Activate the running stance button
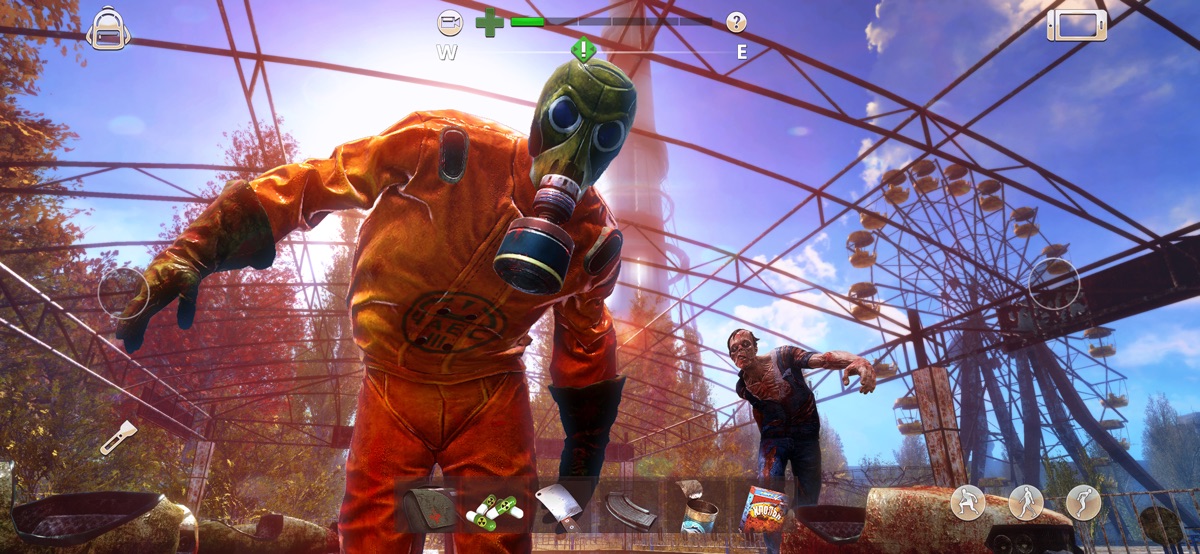The width and height of the screenshot is (1200, 554). point(1083,502)
